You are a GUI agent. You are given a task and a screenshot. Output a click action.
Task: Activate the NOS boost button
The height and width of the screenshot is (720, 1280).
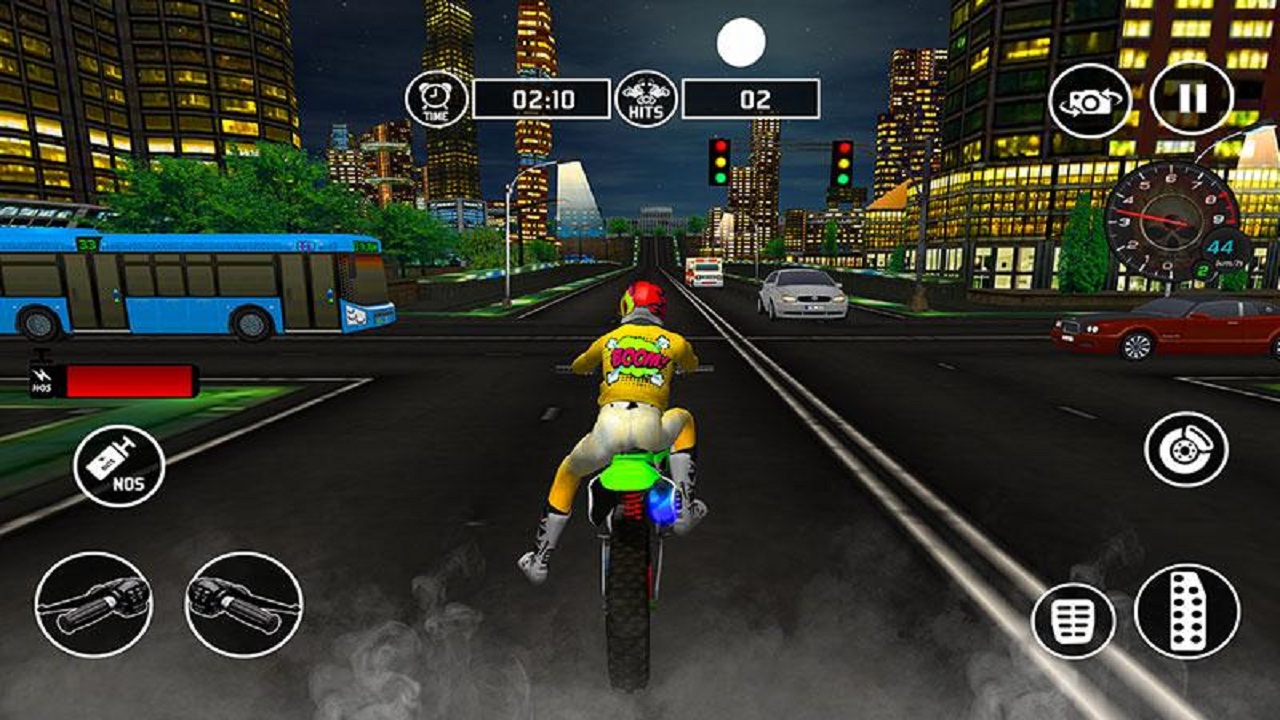(x=119, y=466)
